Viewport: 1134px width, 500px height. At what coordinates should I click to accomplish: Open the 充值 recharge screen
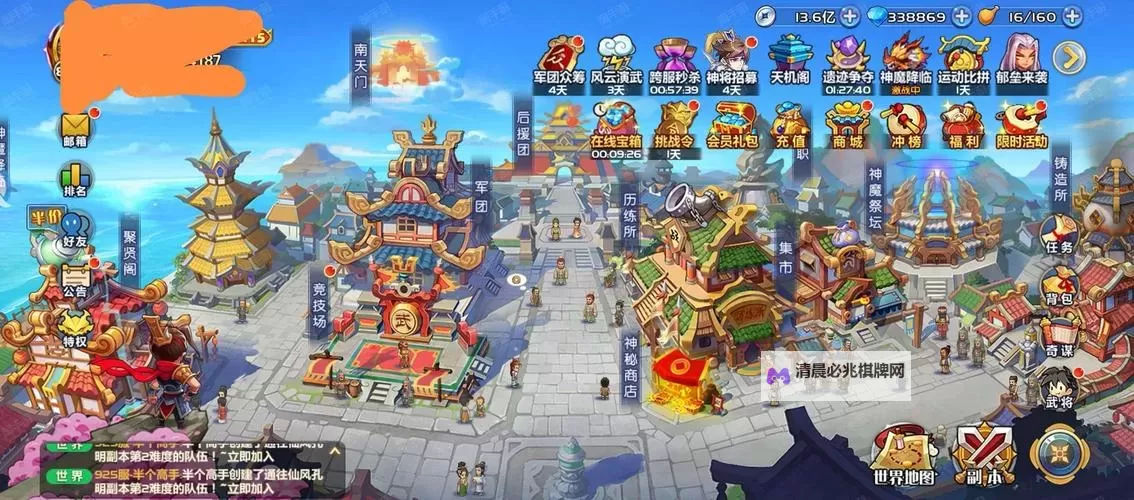point(790,127)
